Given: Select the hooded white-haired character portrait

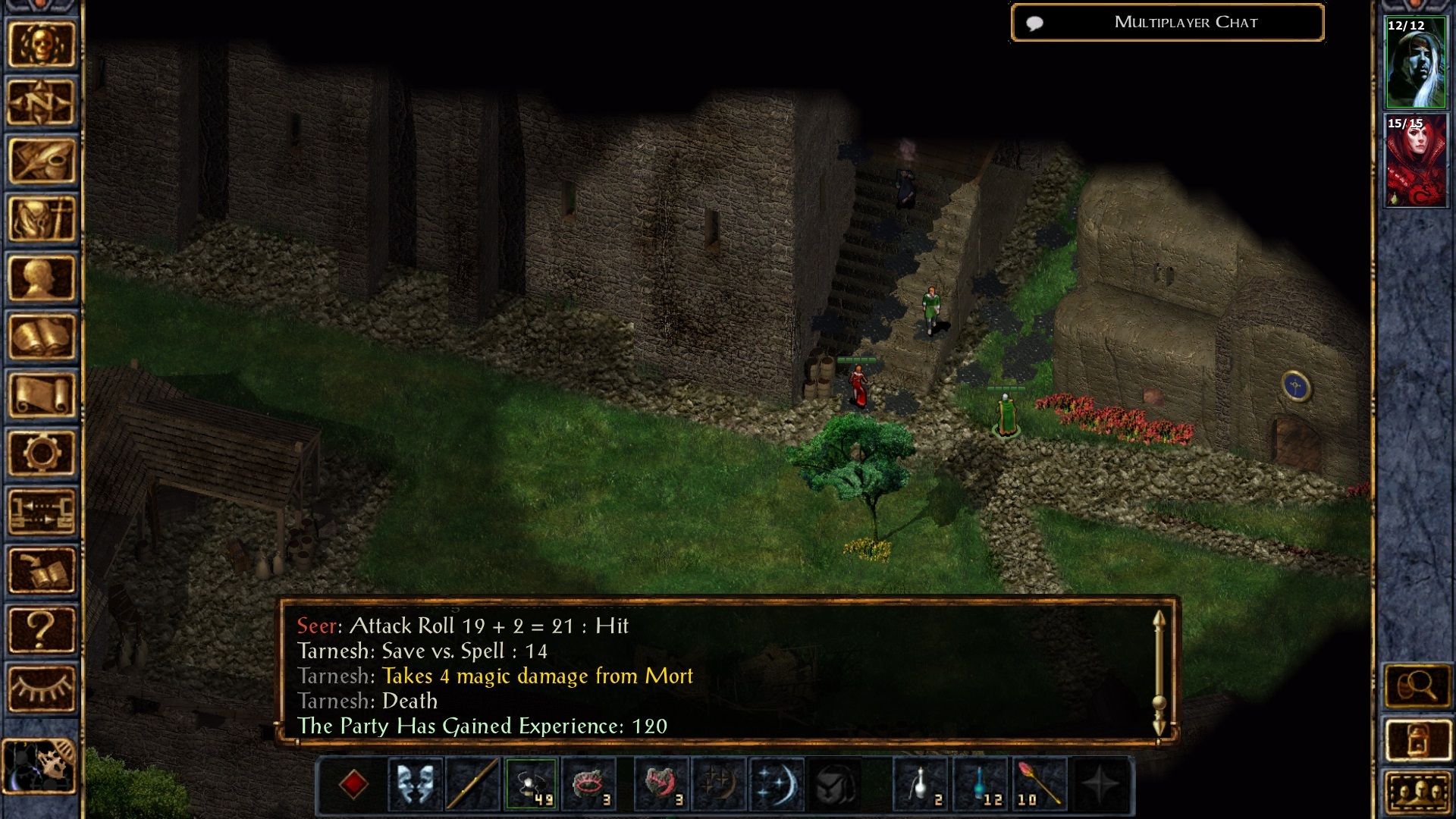Looking at the screenshot, I should [1415, 63].
